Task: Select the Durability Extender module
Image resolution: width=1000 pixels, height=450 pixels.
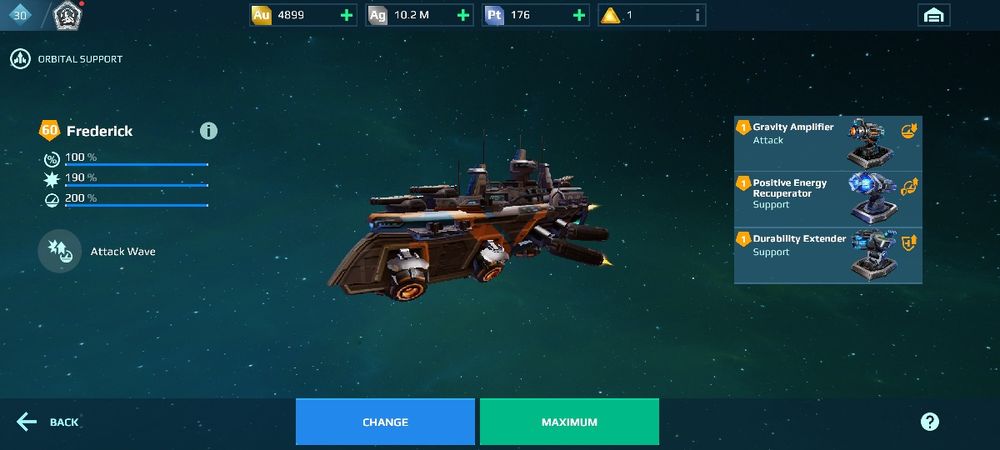Action: click(x=828, y=255)
